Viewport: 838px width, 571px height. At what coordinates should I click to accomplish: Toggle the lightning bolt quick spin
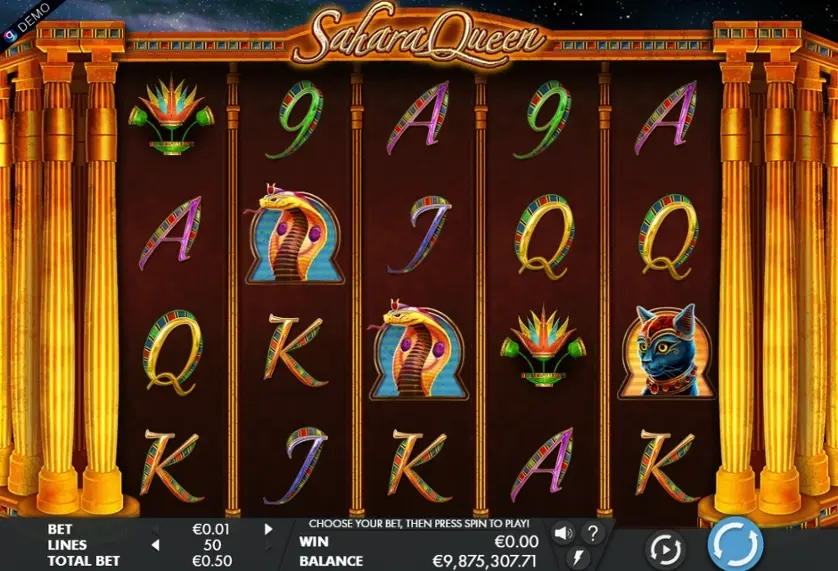click(x=578, y=558)
